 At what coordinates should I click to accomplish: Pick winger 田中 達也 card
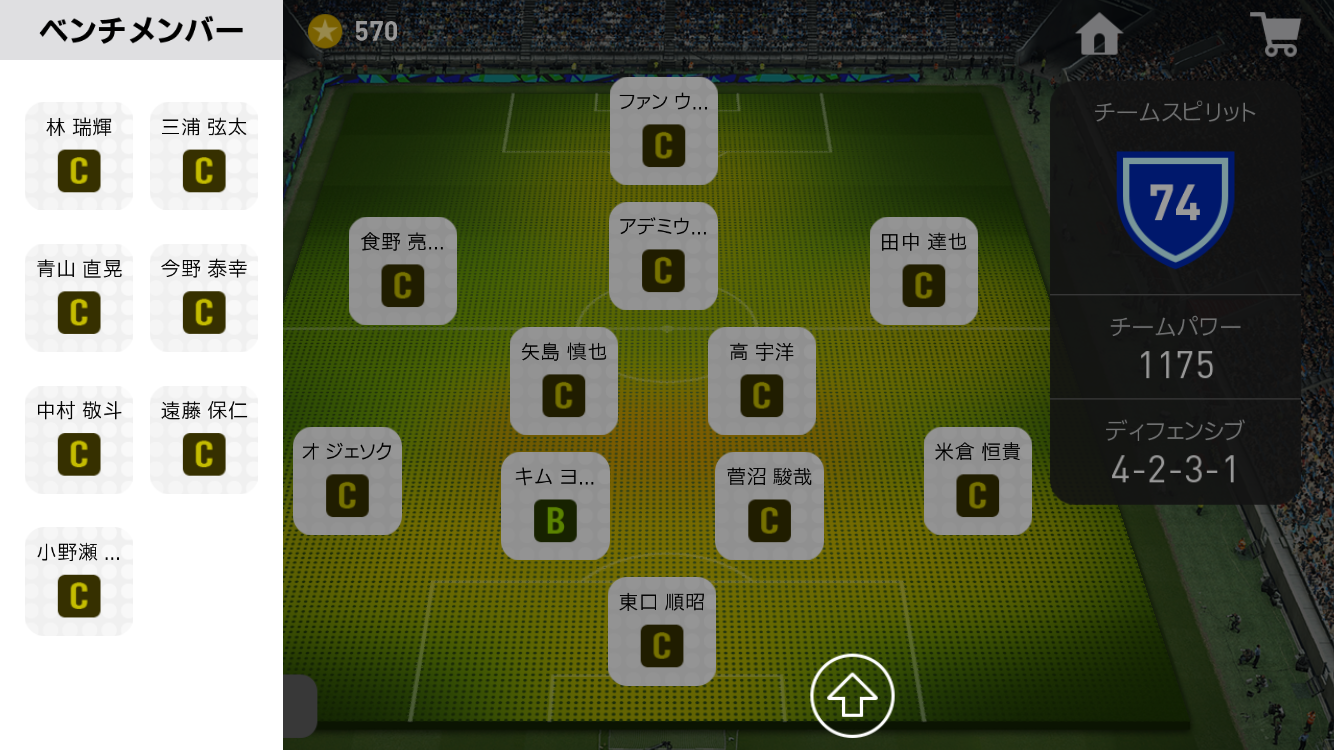pos(923,271)
